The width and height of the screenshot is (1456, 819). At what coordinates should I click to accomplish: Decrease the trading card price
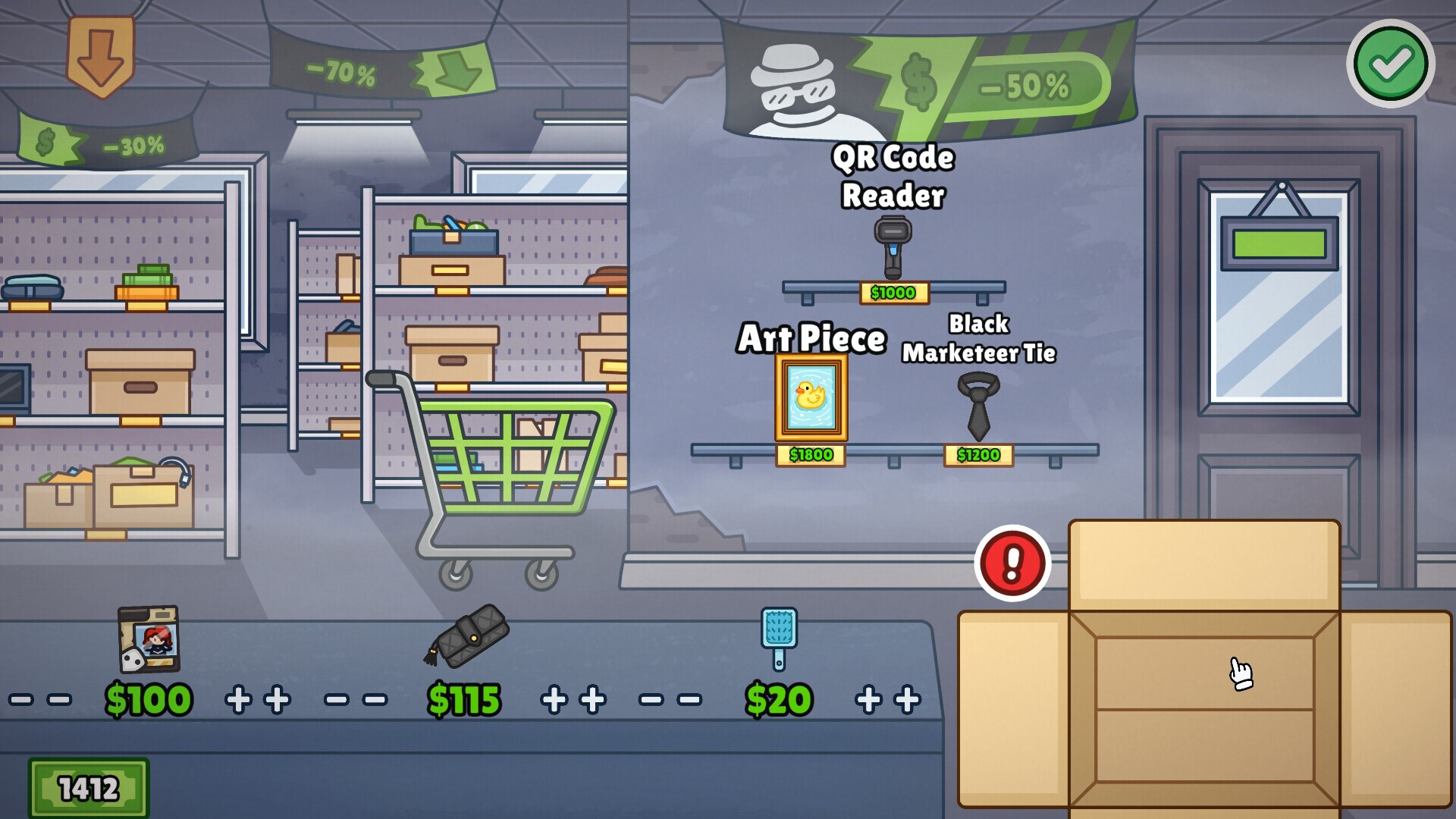pos(42,698)
